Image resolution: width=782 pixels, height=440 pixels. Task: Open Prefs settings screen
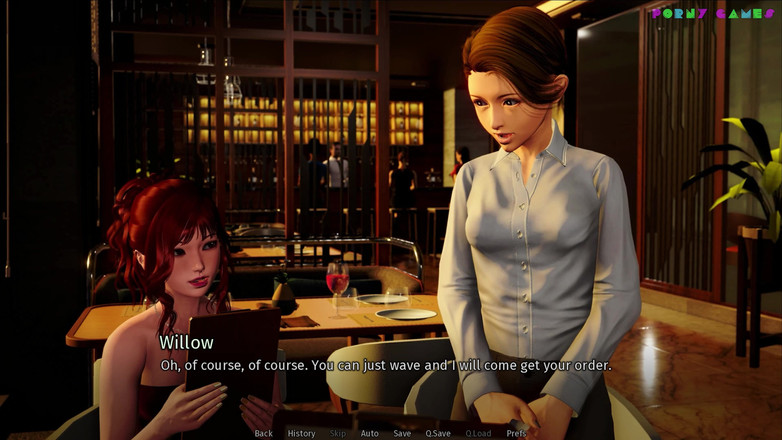click(516, 433)
